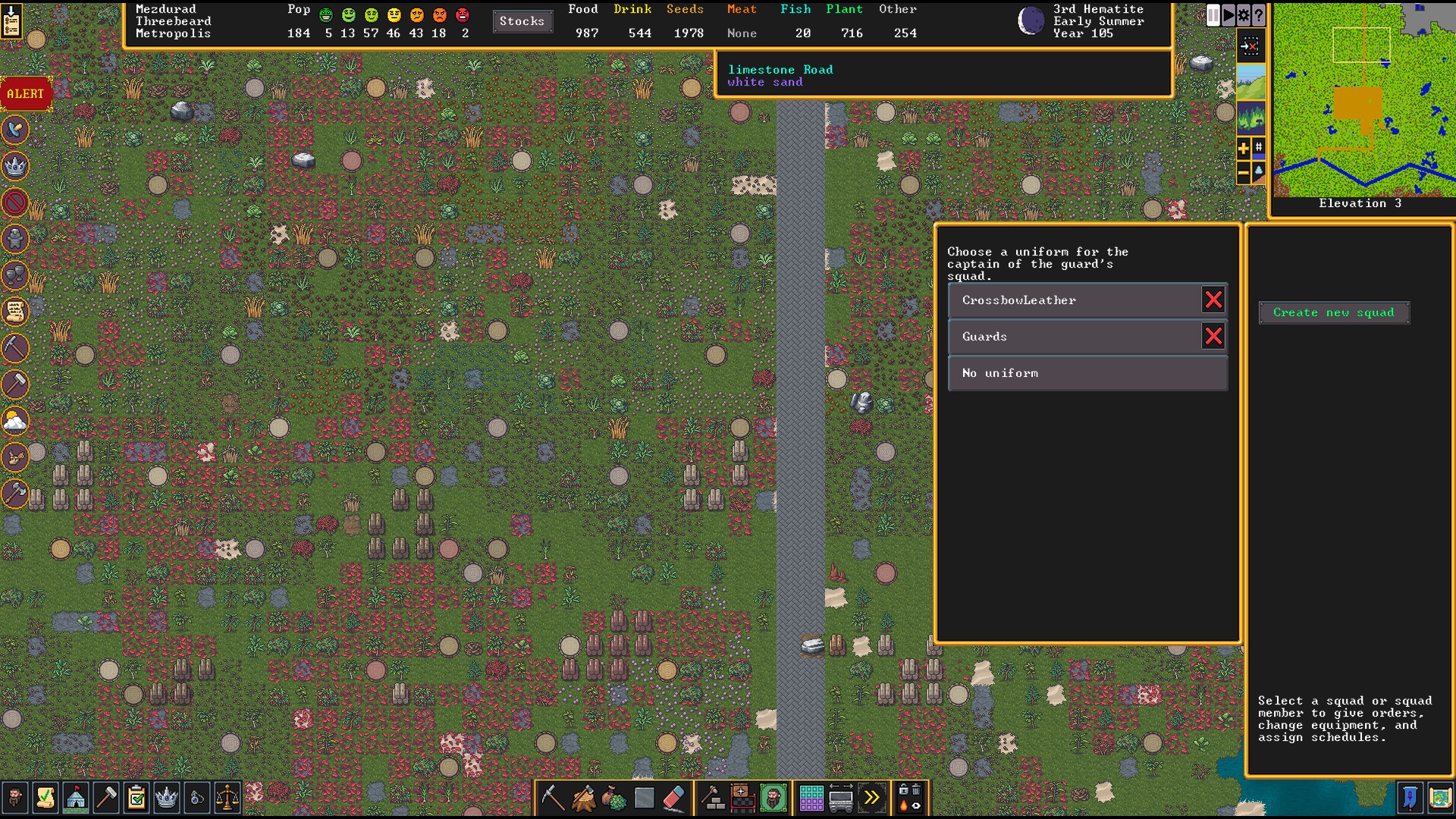Pick the No uniform option
The height and width of the screenshot is (819, 1456).
coord(1087,373)
